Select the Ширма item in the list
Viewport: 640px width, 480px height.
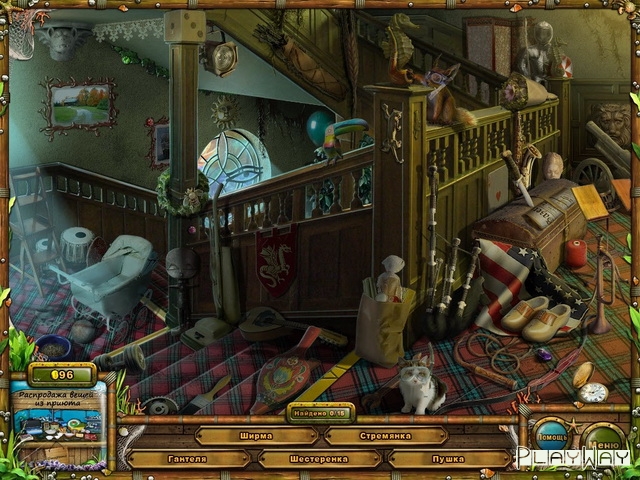click(256, 436)
